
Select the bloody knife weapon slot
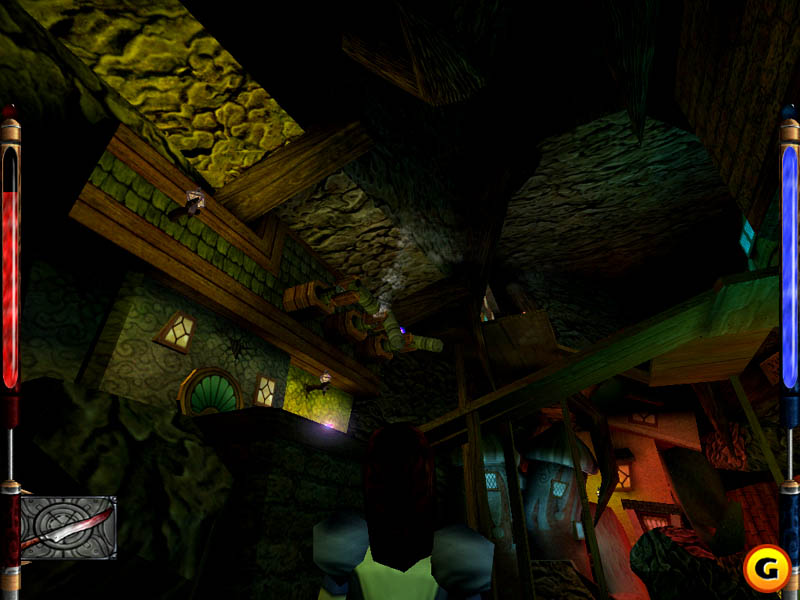68,527
